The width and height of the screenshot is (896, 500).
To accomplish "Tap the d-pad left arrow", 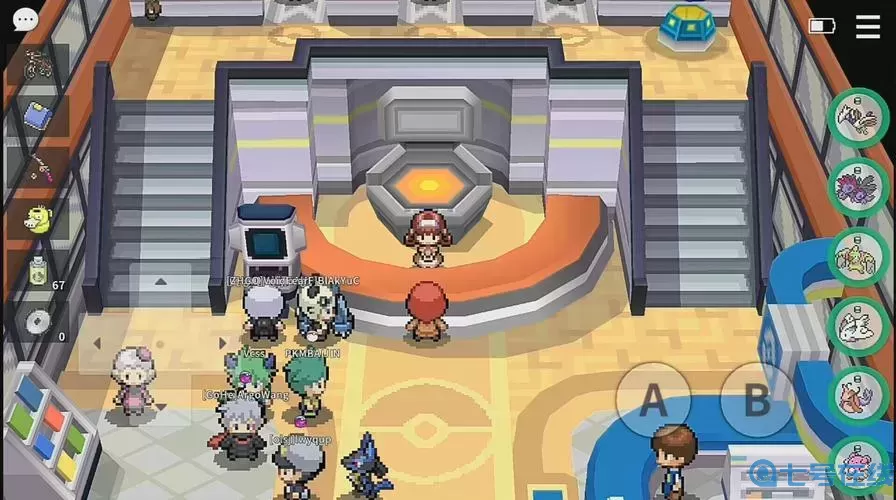I will tap(97, 343).
